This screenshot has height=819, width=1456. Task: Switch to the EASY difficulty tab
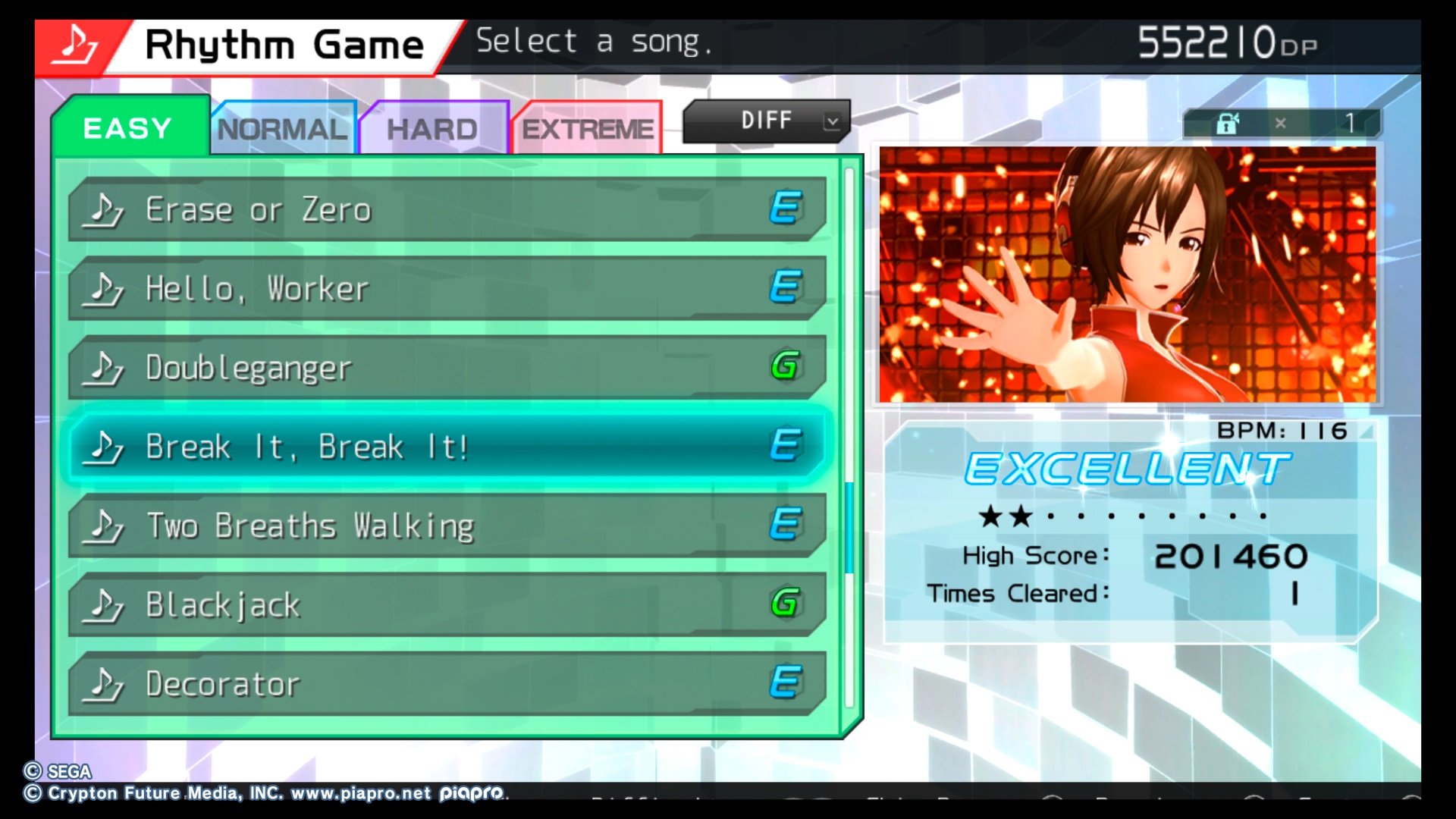(129, 127)
